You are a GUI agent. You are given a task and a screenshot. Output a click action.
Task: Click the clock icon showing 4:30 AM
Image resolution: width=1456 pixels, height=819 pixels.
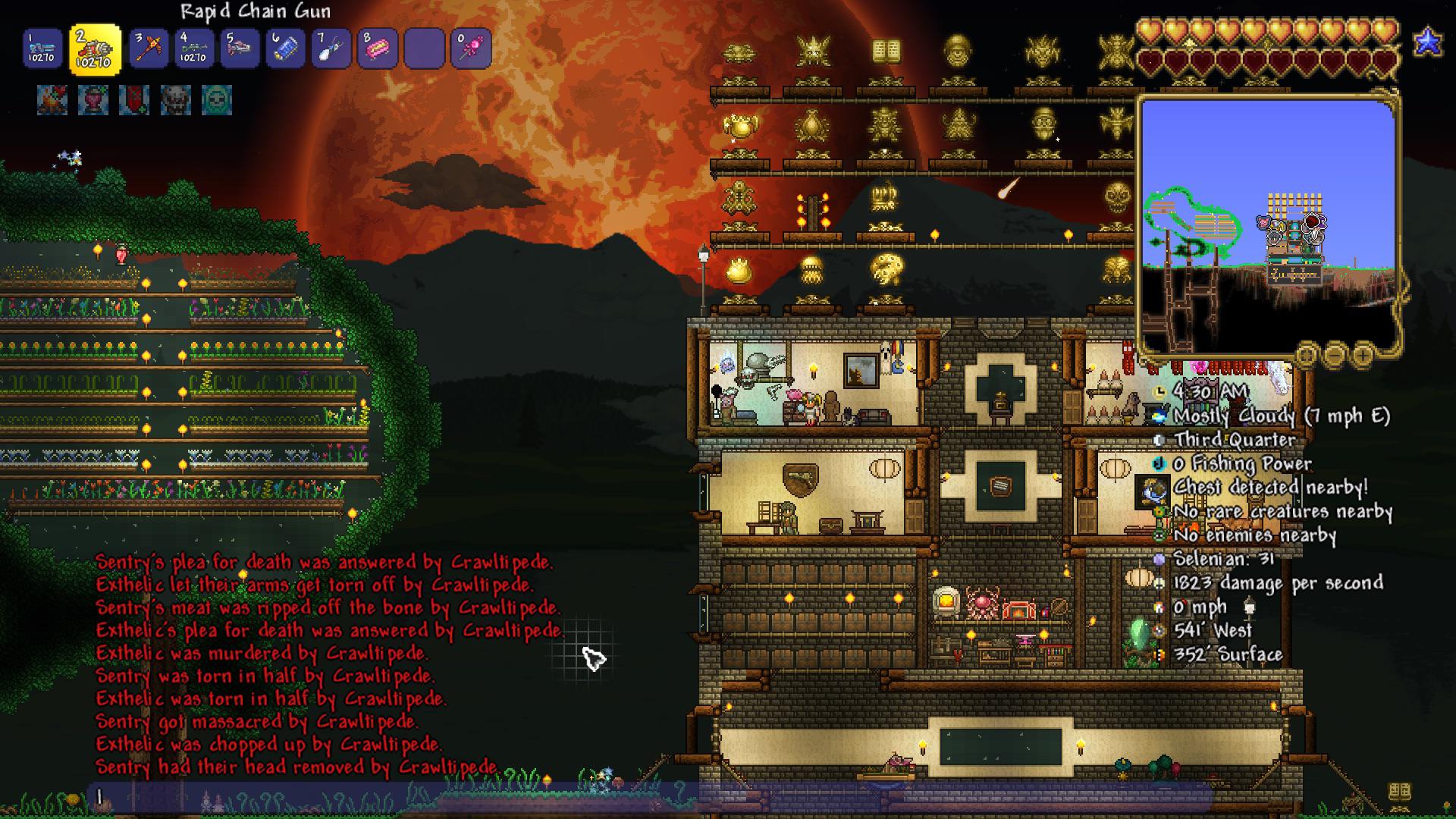pos(1160,392)
